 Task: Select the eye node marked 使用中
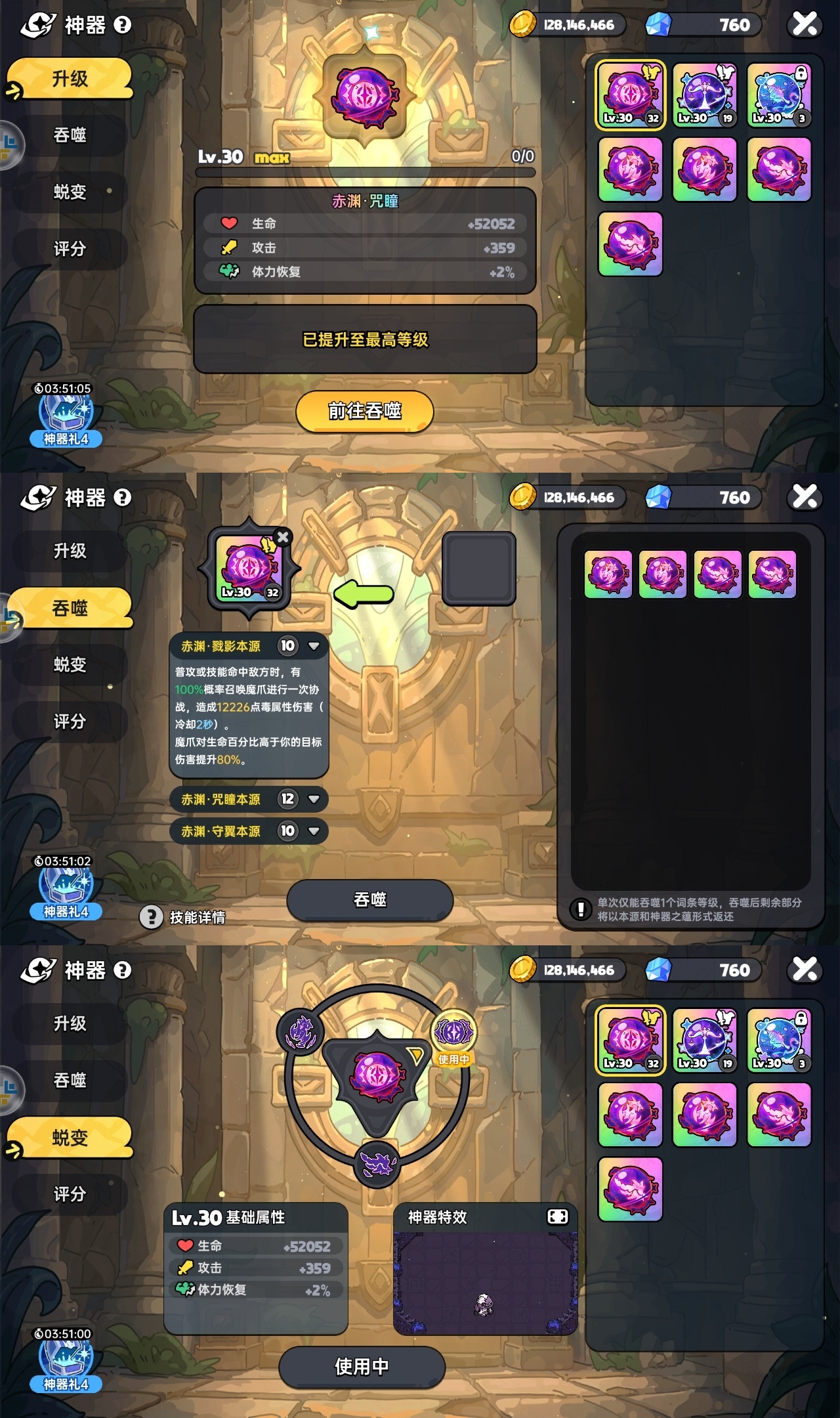tap(453, 1033)
